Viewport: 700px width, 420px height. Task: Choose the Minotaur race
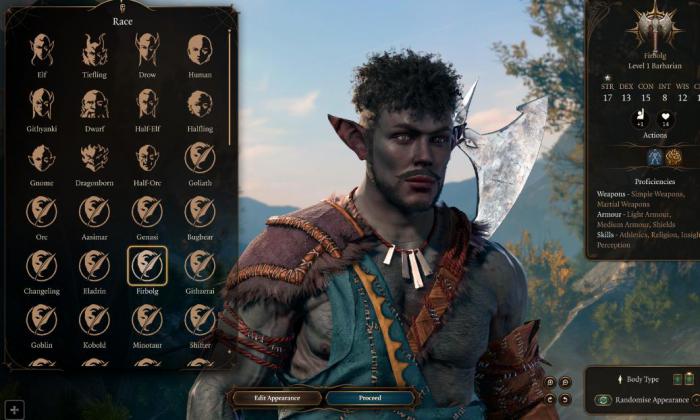point(147,319)
